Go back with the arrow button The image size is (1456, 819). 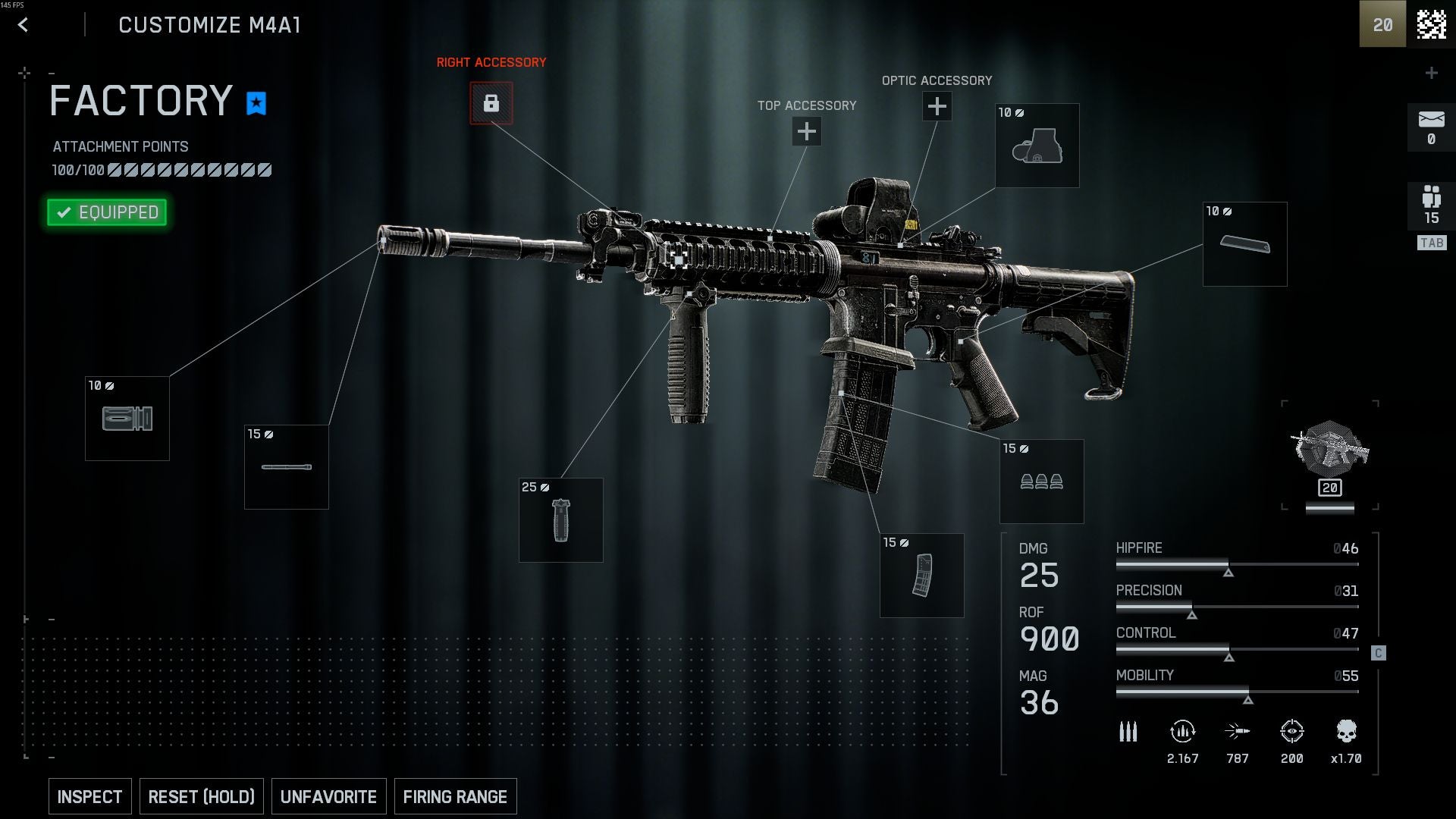coord(23,25)
